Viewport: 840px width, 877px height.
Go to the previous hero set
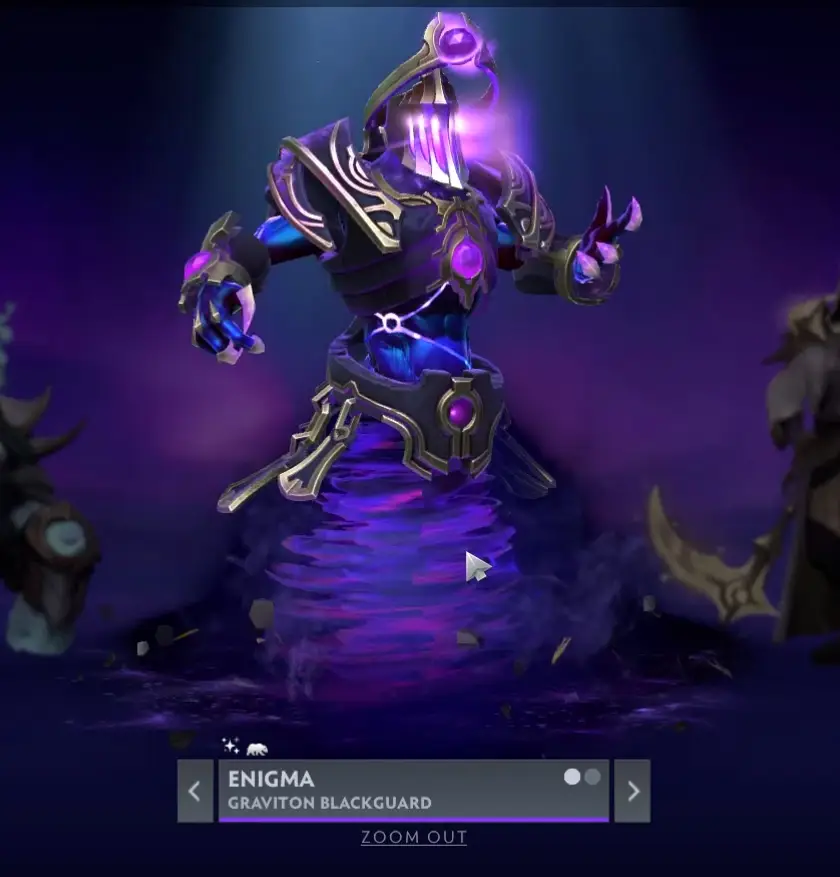point(195,791)
